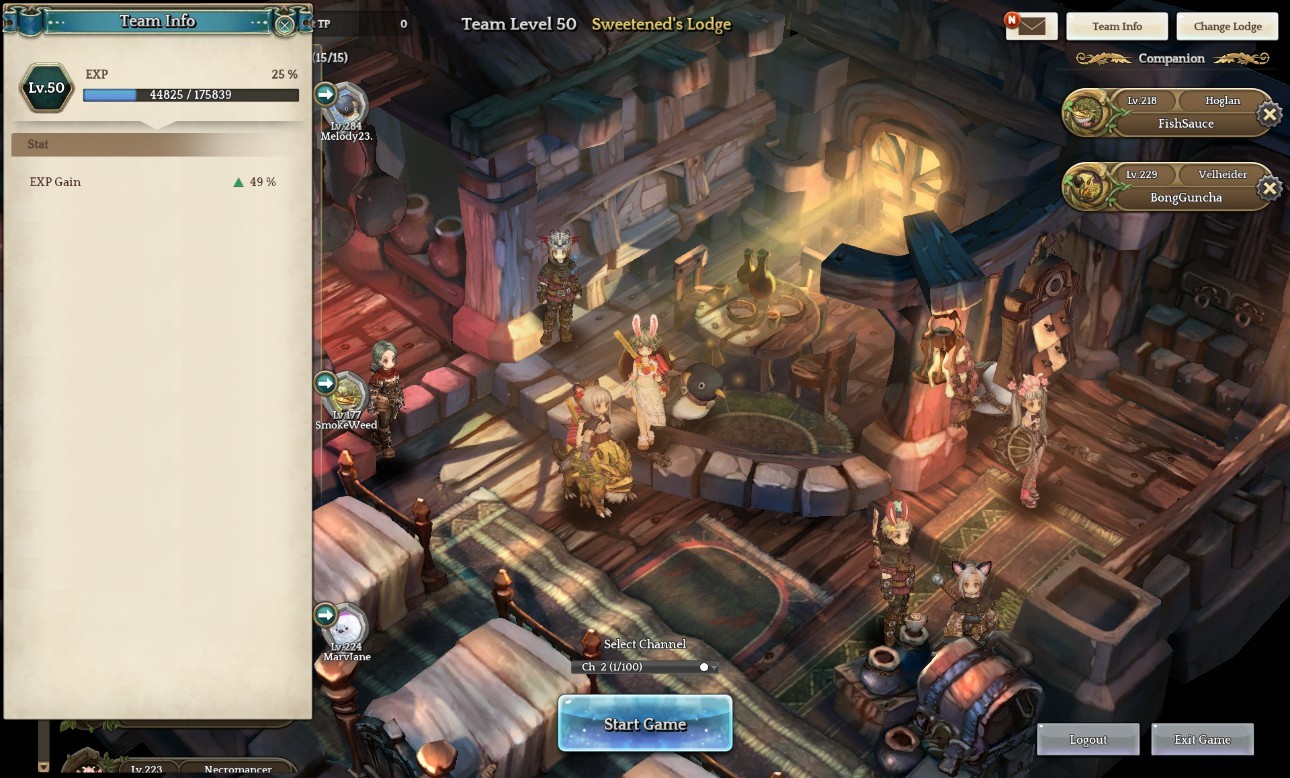Click the arrow beside Melody23
This screenshot has width=1290, height=778.
click(326, 94)
